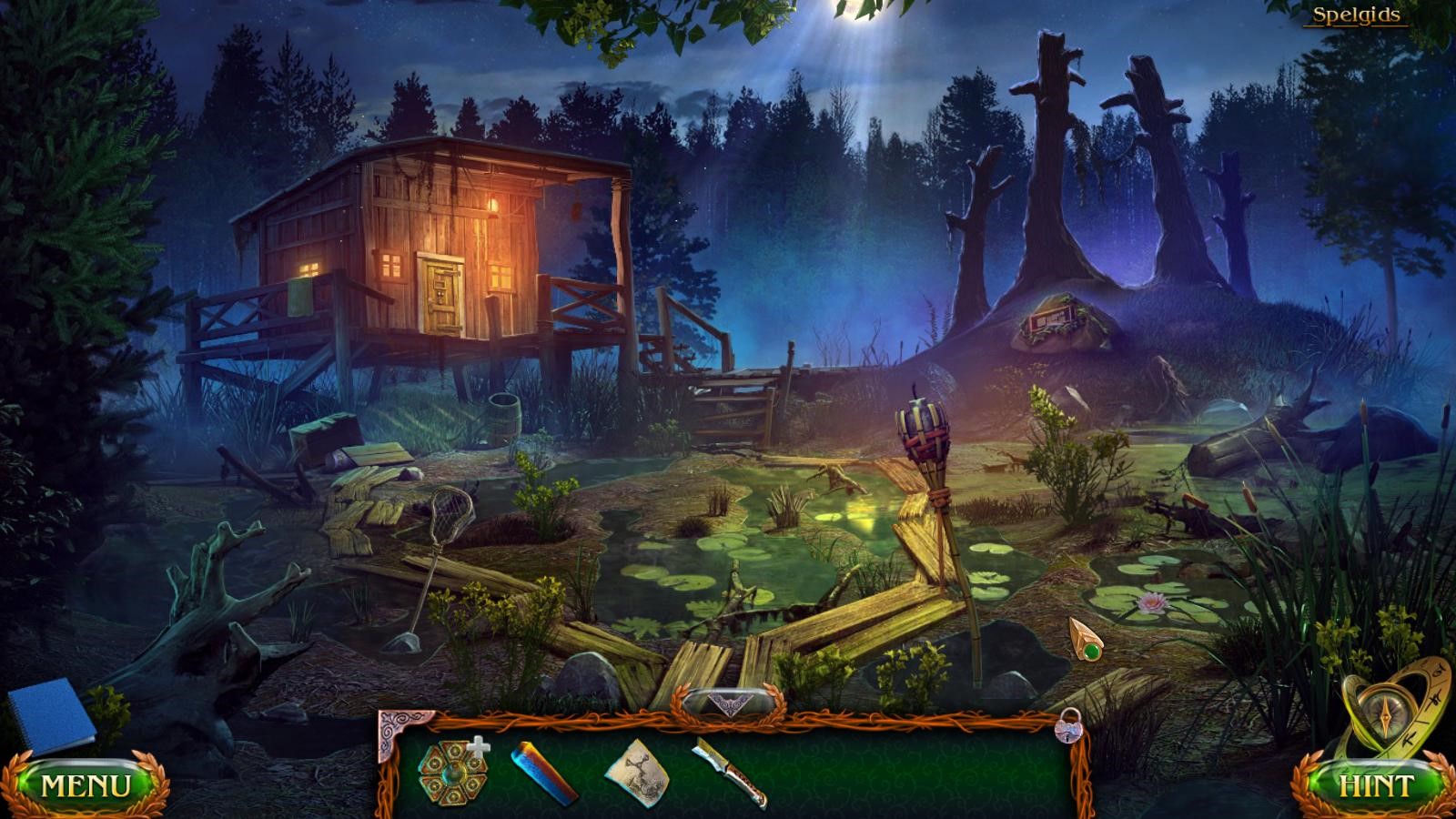Select the blue comb in inventory
Viewport: 1456px width, 819px height.
click(x=543, y=772)
